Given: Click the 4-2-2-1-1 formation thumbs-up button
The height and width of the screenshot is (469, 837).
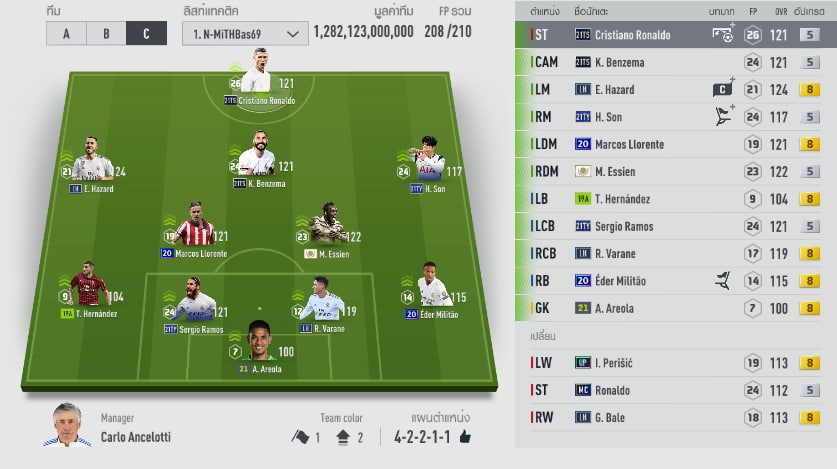Looking at the screenshot, I should (x=465, y=437).
